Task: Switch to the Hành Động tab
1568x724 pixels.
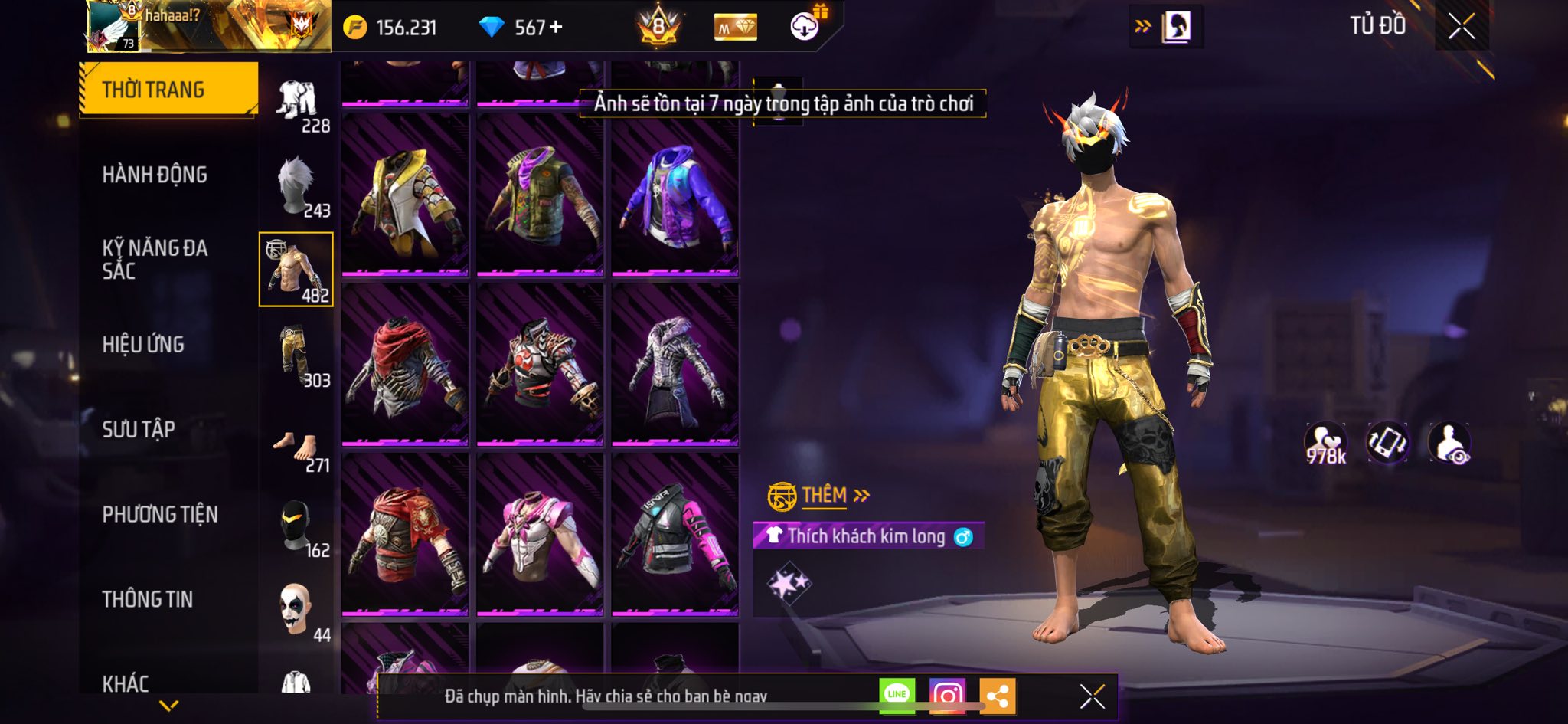Action: tap(155, 175)
